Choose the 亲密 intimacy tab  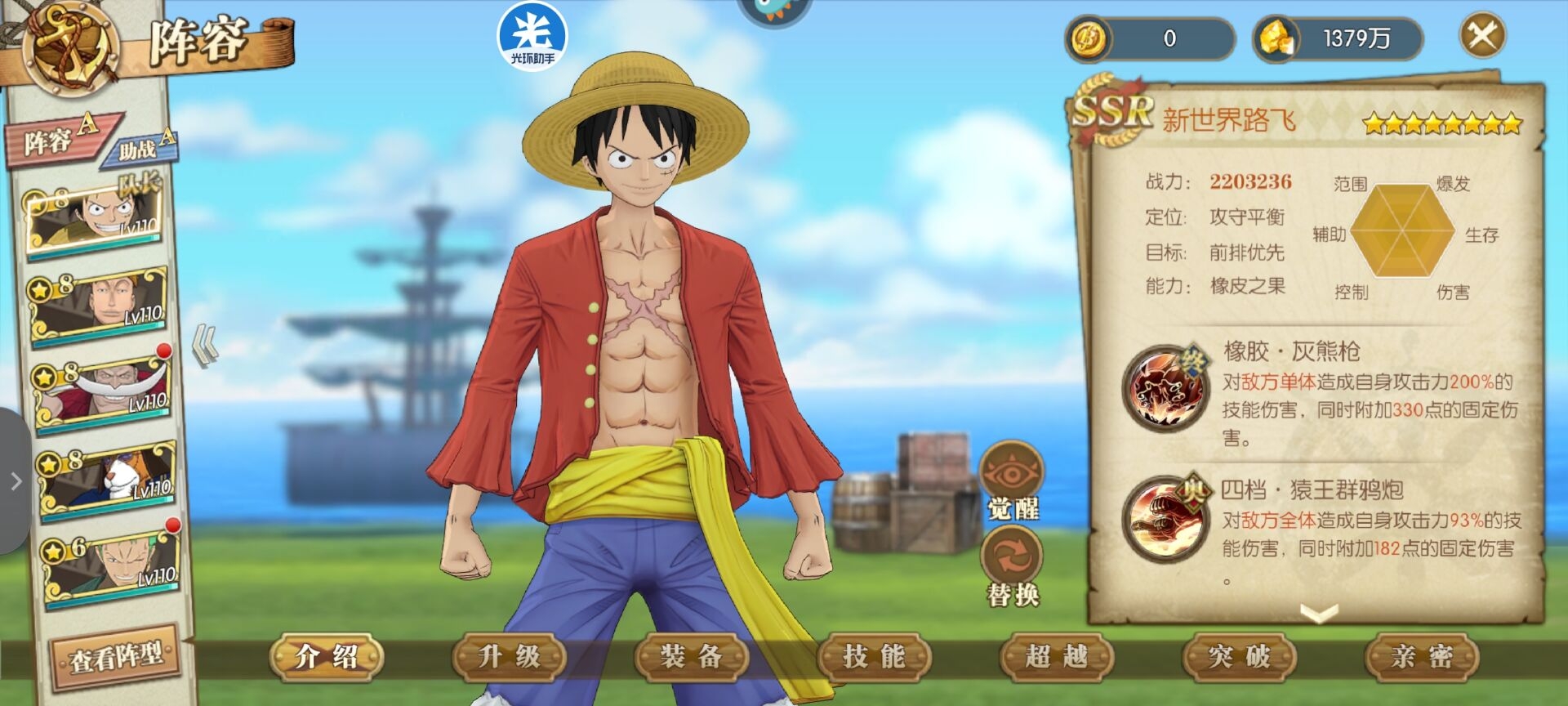coord(1422,656)
